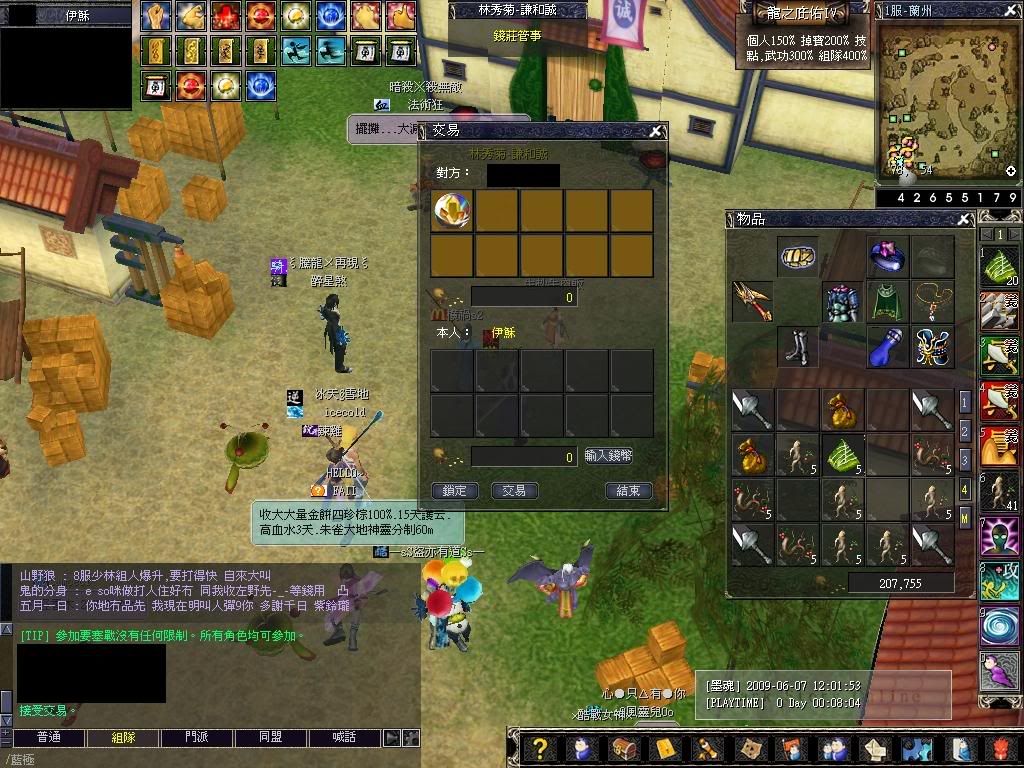Viewport: 1024px width, 768px height.
Task: Close the trade (交易) window
Action: 656,131
